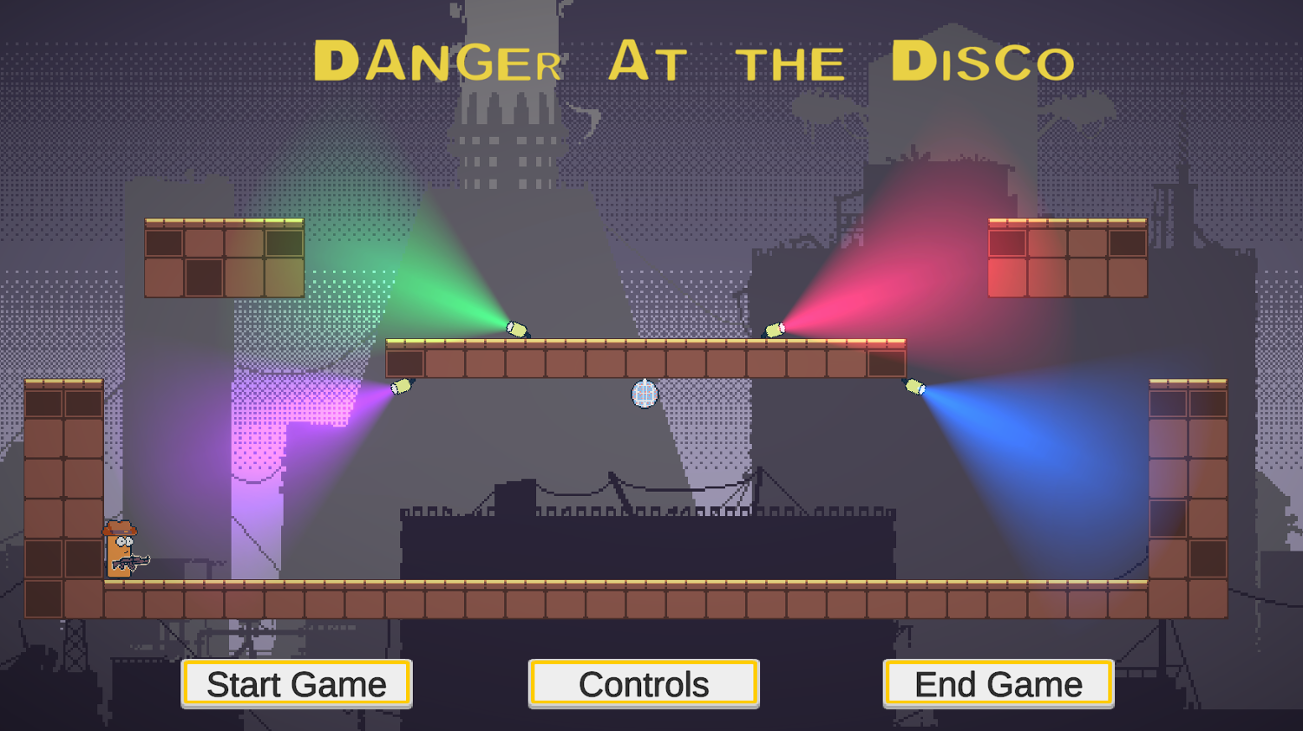Select the cowboy character holding the gun

[117, 551]
